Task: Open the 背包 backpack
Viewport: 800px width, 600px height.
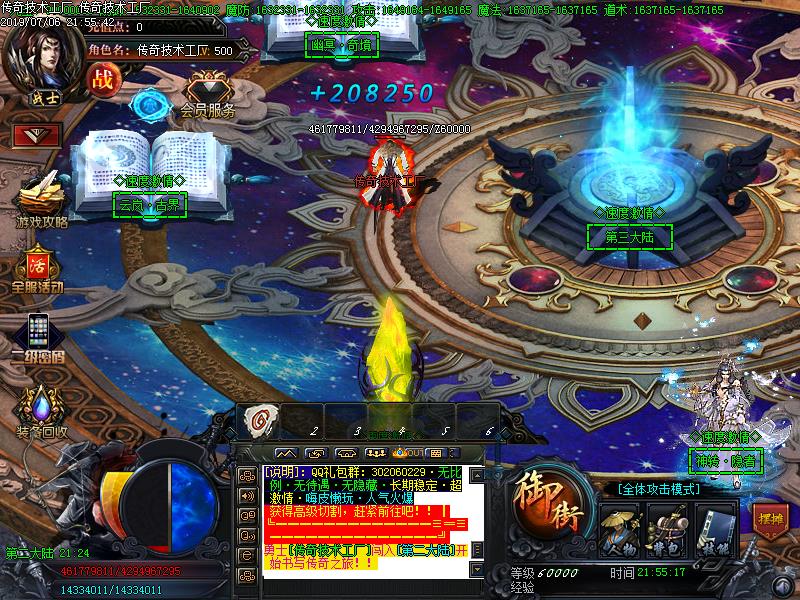Action: (665, 529)
